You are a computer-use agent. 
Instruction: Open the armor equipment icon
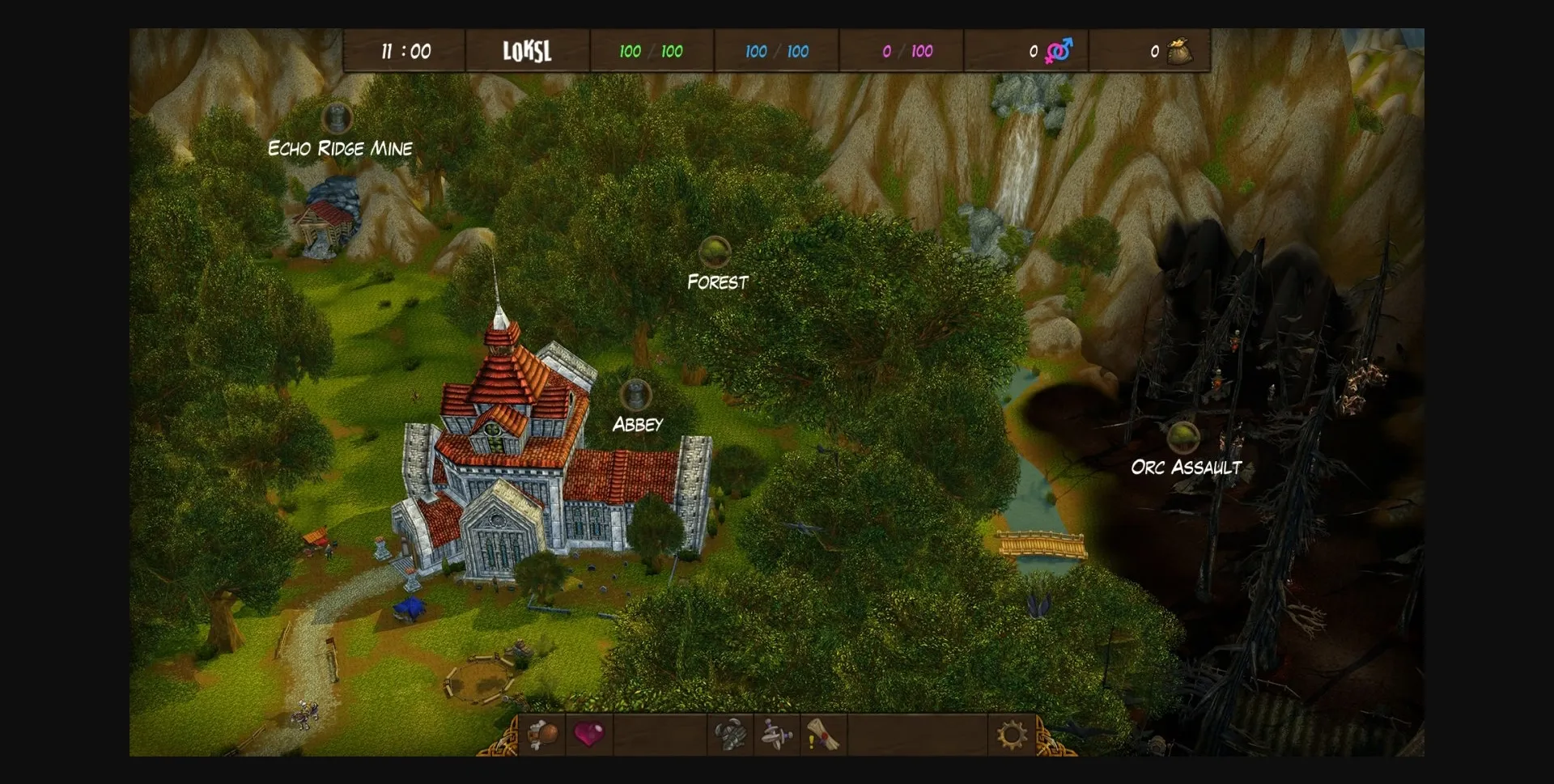pos(729,735)
